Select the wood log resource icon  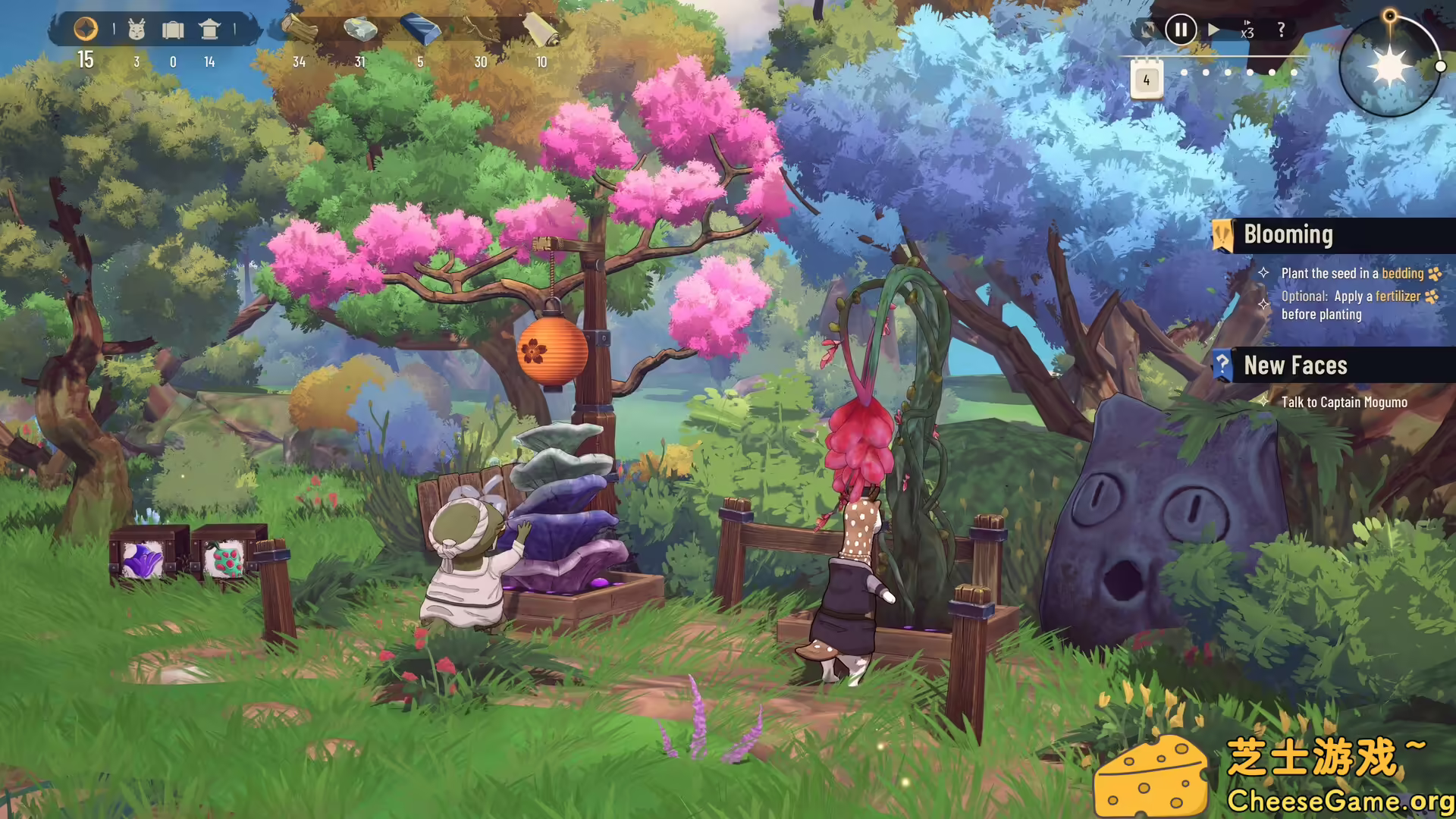(300, 25)
